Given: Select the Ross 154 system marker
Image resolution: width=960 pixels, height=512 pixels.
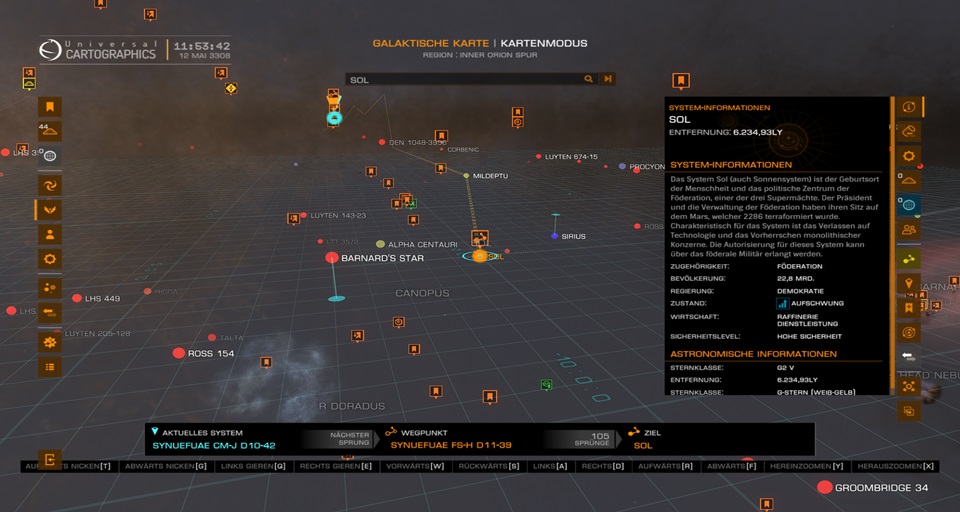Looking at the screenshot, I should (179, 353).
